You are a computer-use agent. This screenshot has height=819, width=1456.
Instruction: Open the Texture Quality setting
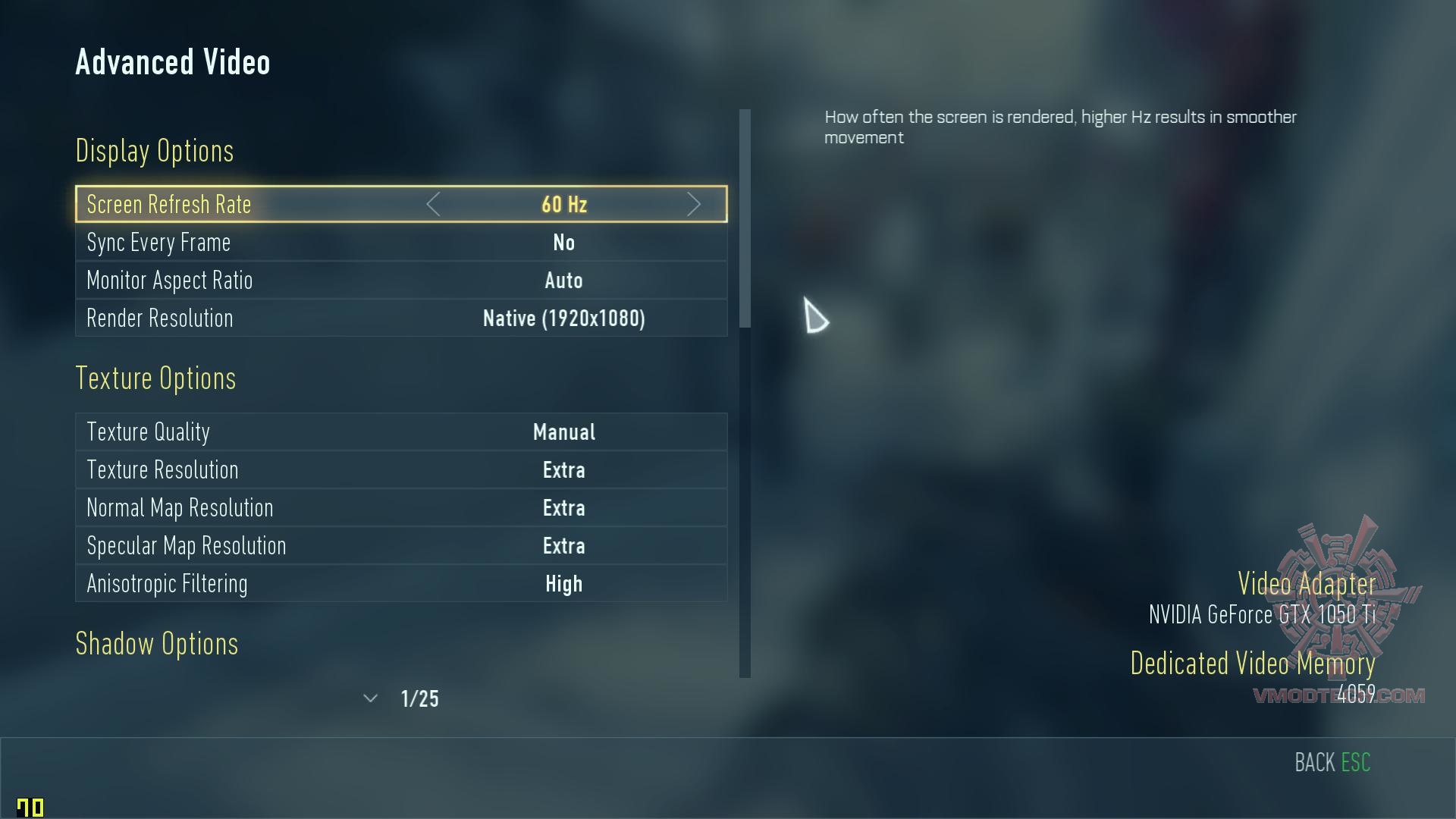tap(400, 432)
